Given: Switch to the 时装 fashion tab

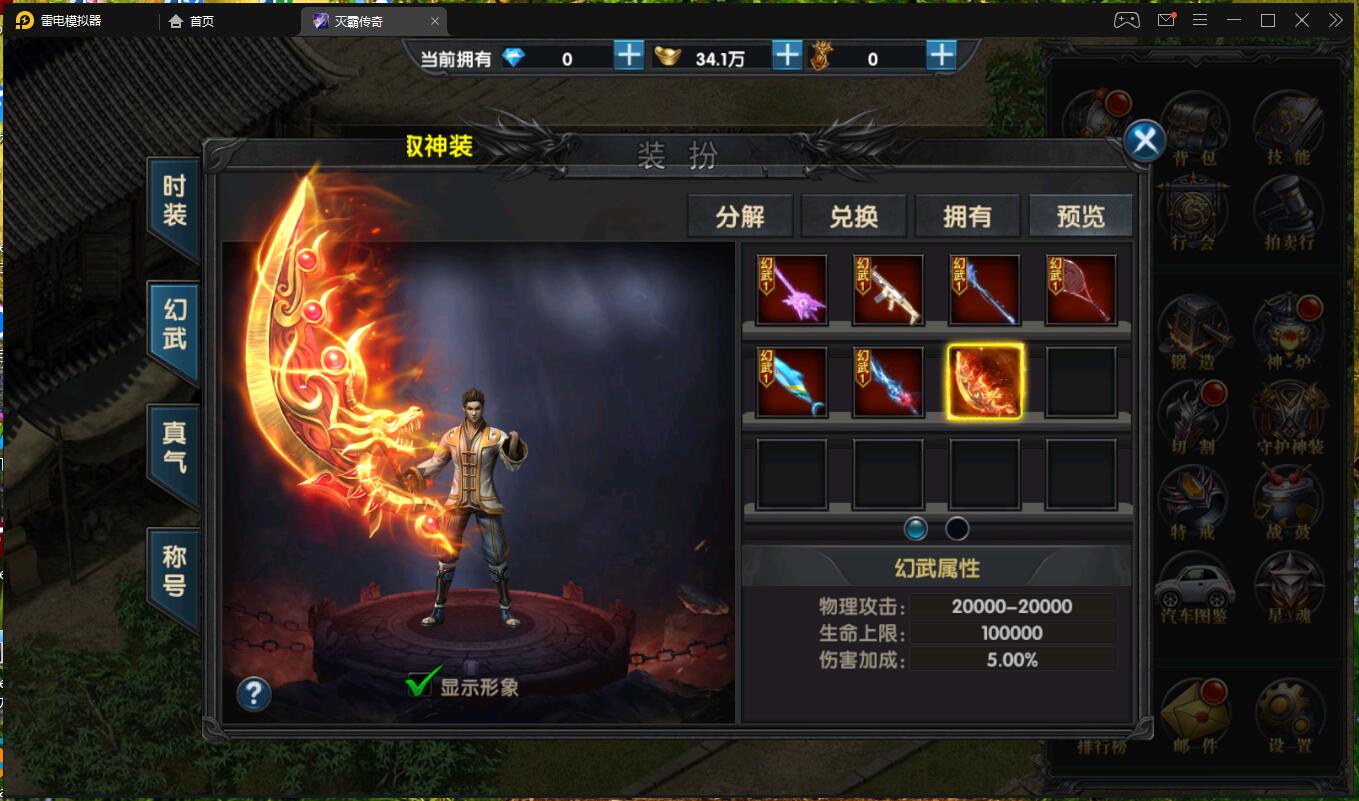Looking at the screenshot, I should 174,201.
